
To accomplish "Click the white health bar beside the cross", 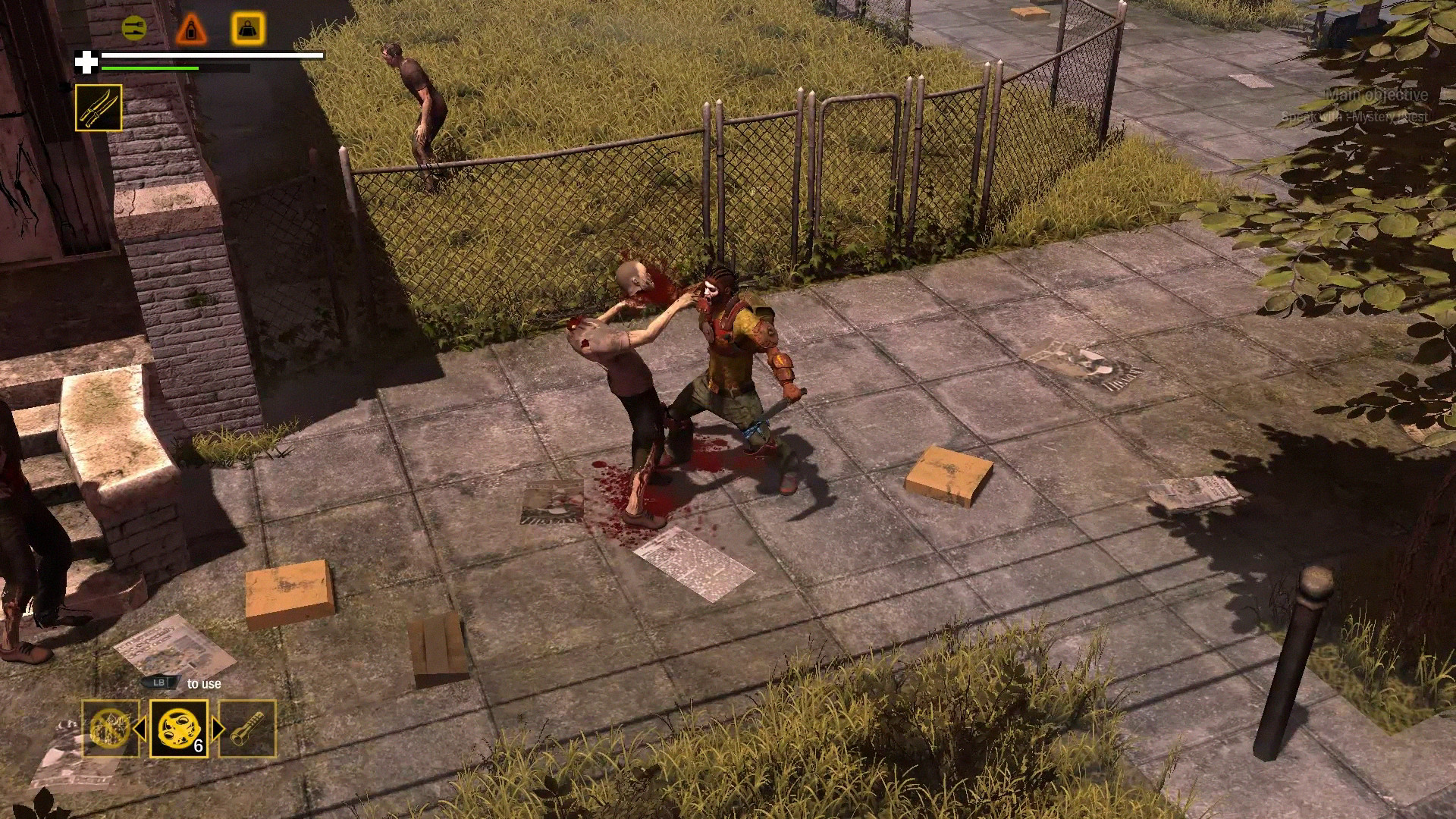I will click(209, 55).
